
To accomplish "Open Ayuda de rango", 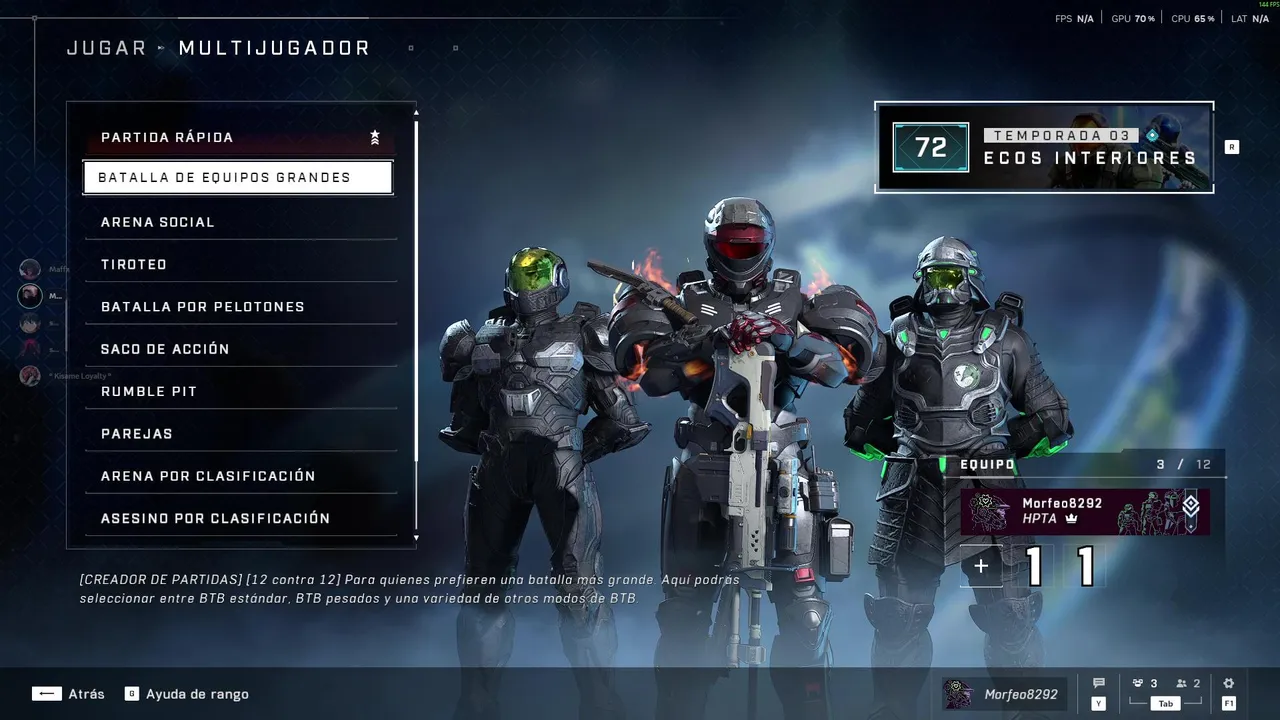I will [x=187, y=694].
